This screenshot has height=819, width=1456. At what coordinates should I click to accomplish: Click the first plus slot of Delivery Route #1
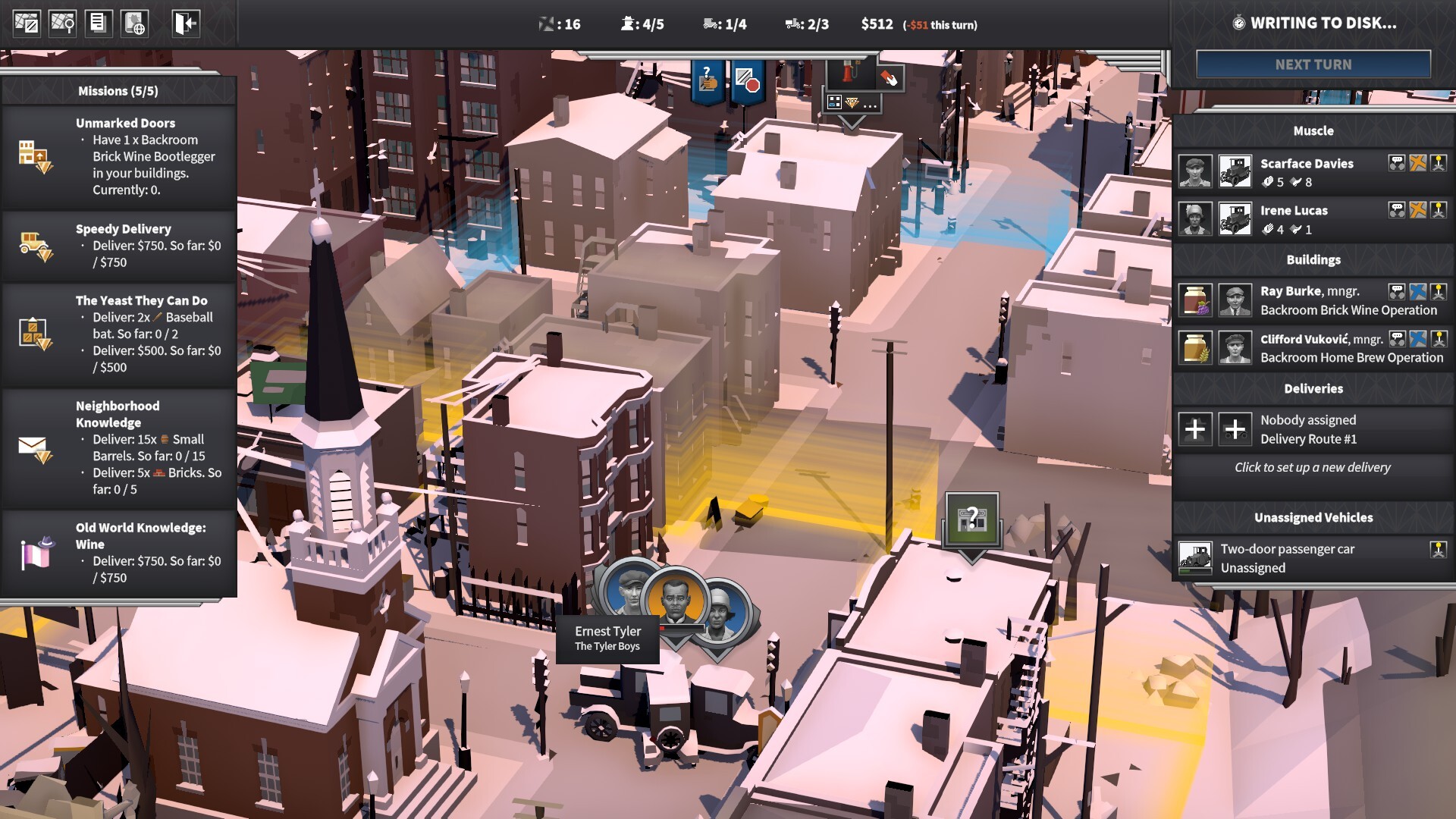(x=1195, y=429)
